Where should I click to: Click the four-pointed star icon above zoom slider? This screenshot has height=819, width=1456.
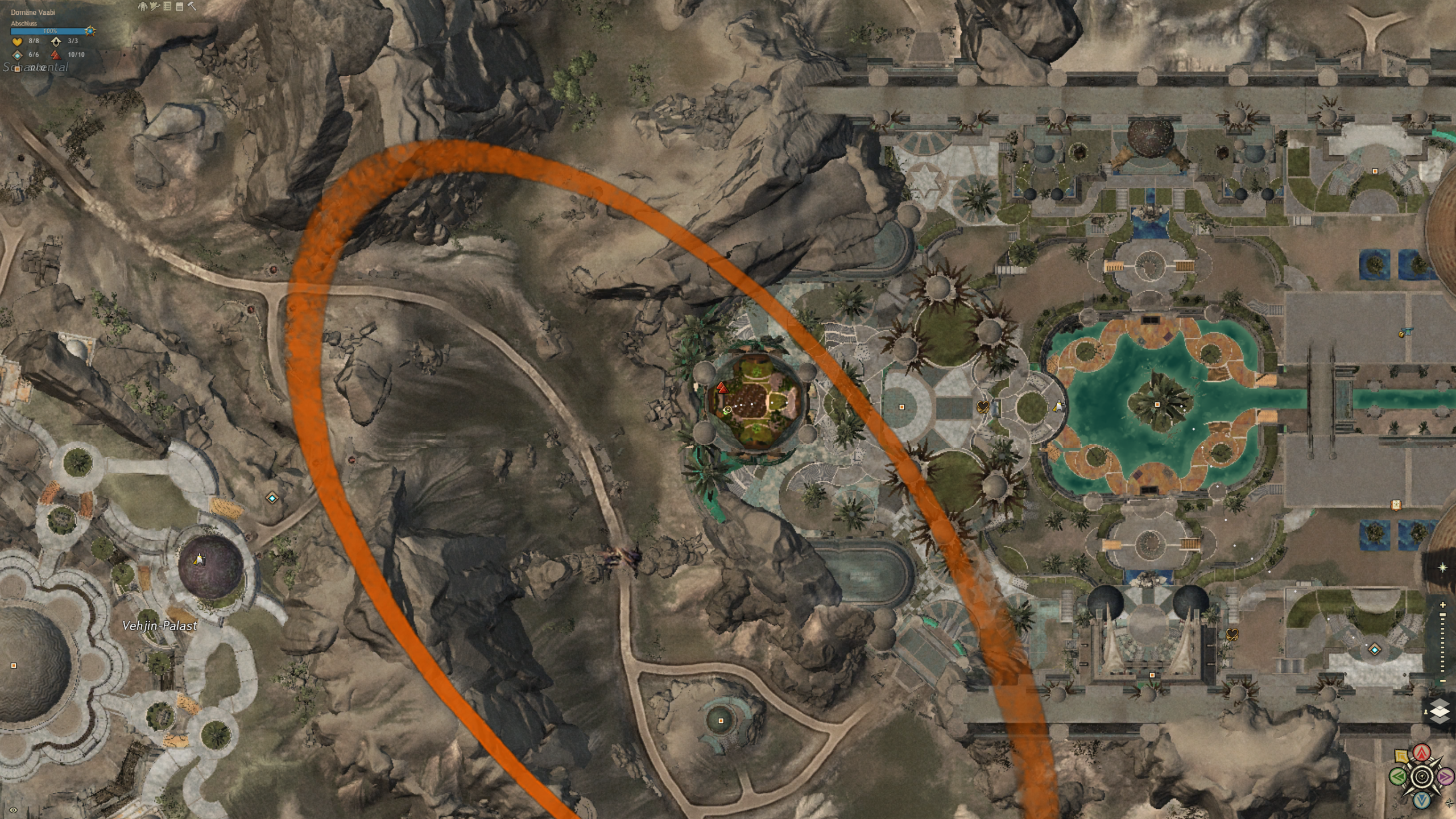pyautogui.click(x=1442, y=568)
